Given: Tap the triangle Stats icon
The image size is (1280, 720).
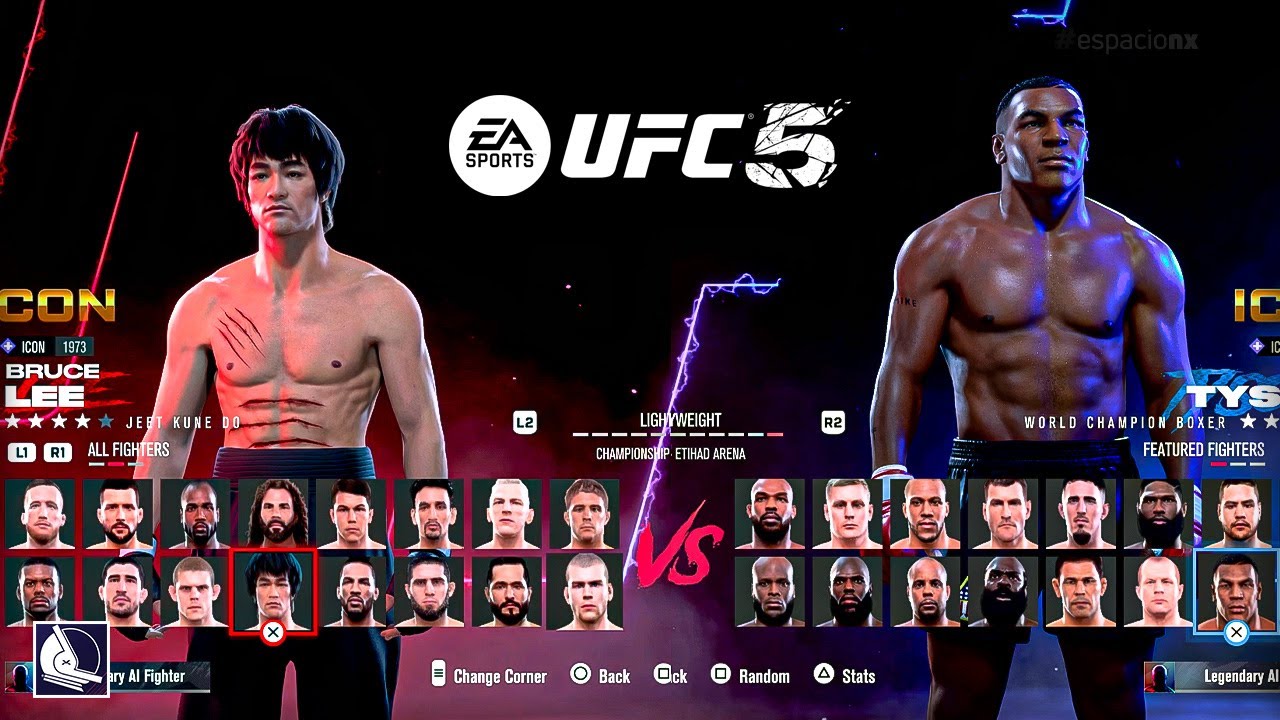Looking at the screenshot, I should [x=825, y=675].
